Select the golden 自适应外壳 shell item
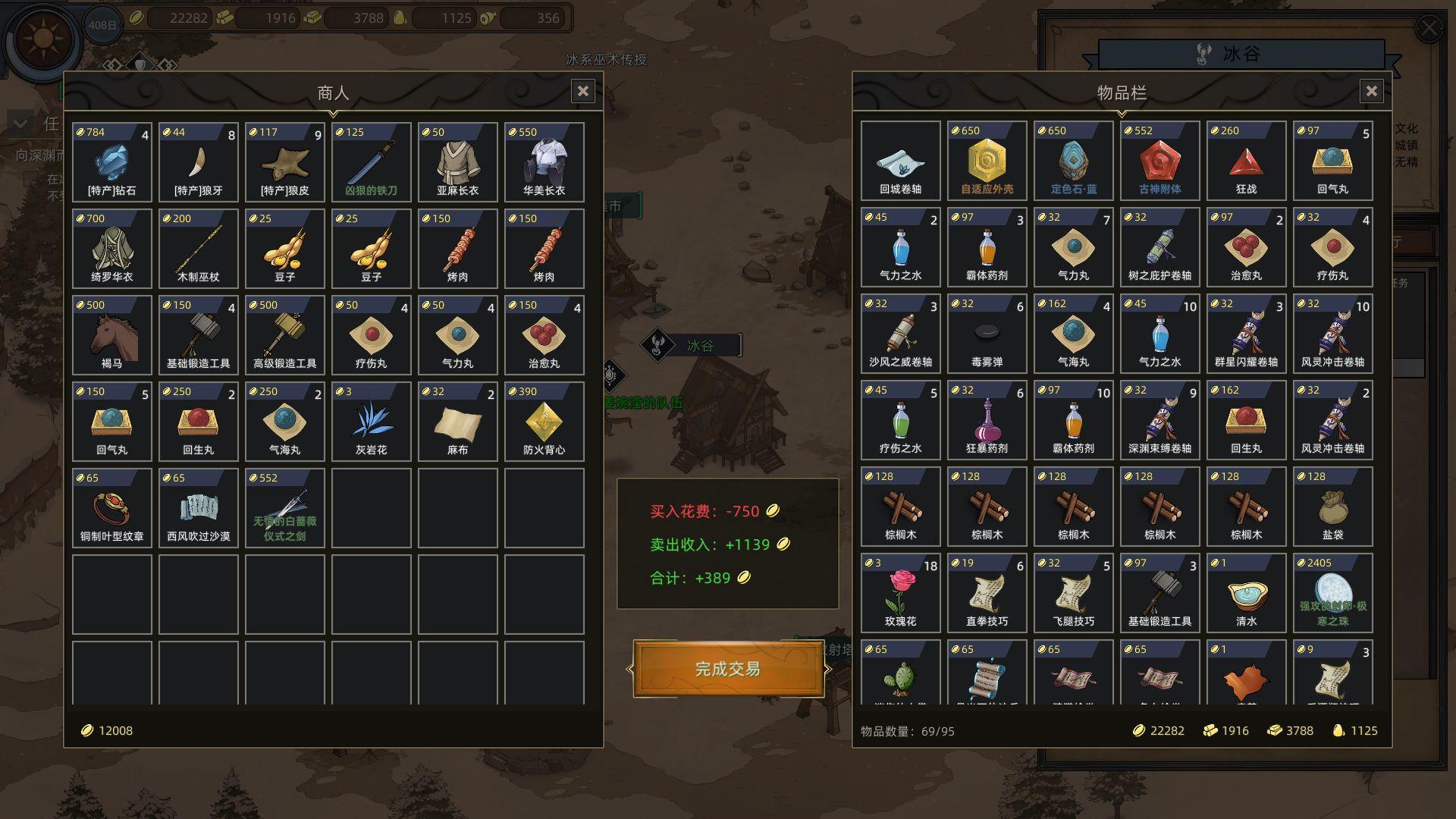 click(x=986, y=161)
